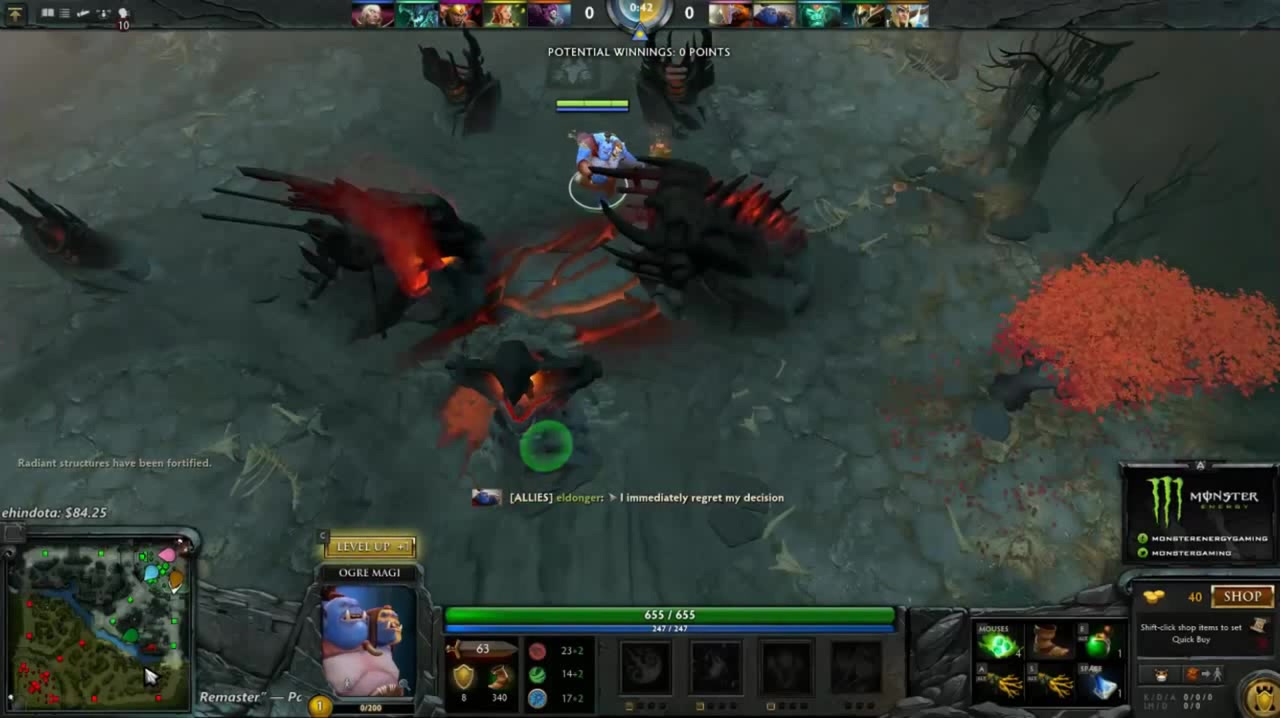1280x718 pixels.
Task: Select the Ogre Magi hero portrait
Action: pos(368,640)
